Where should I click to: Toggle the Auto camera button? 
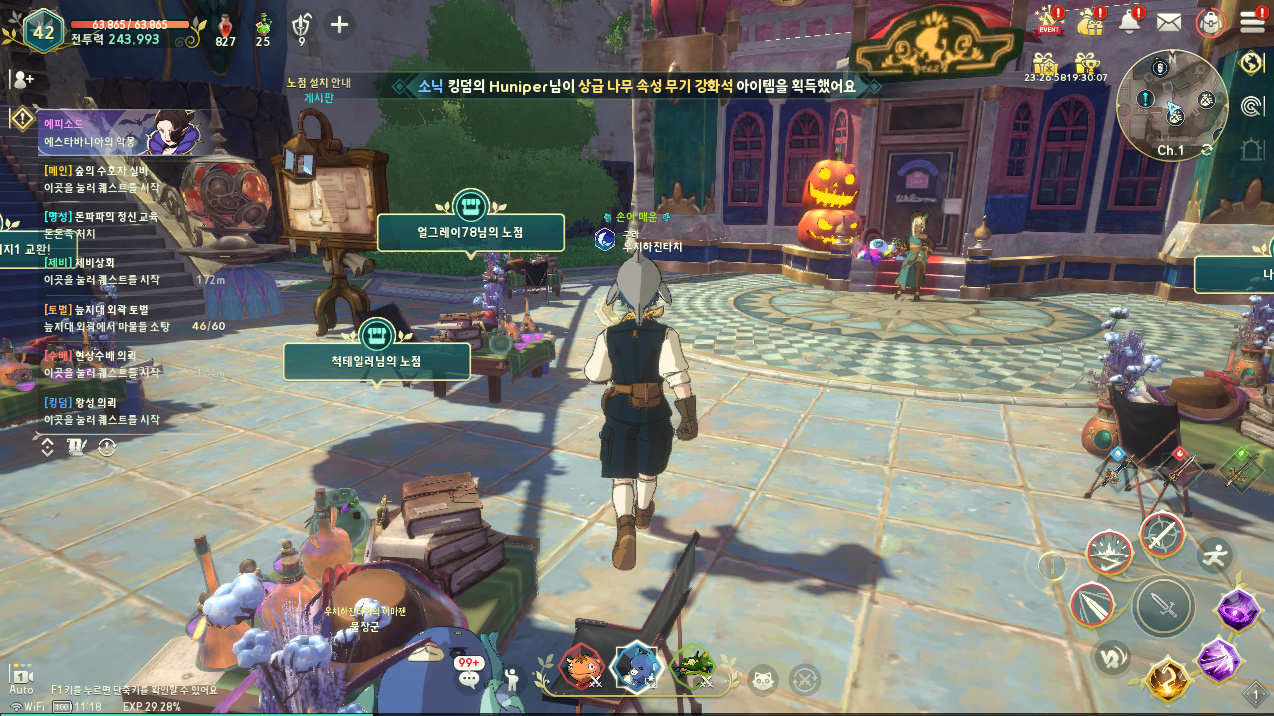click(21, 677)
